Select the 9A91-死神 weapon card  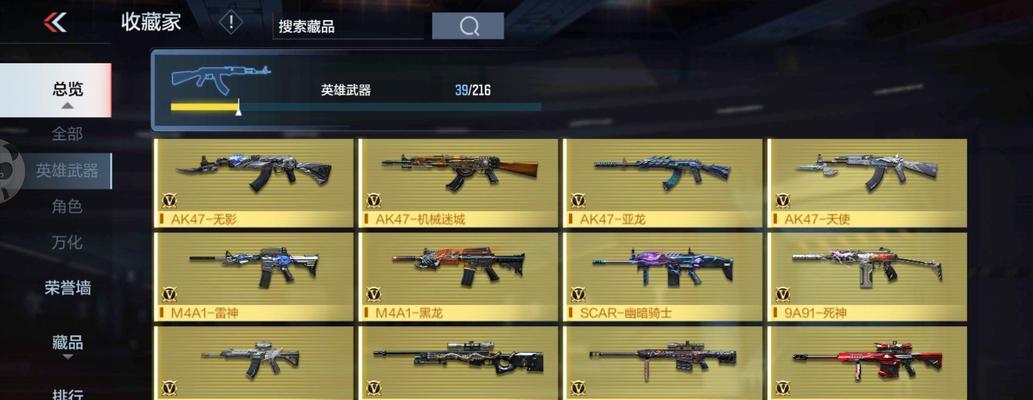(x=867, y=276)
